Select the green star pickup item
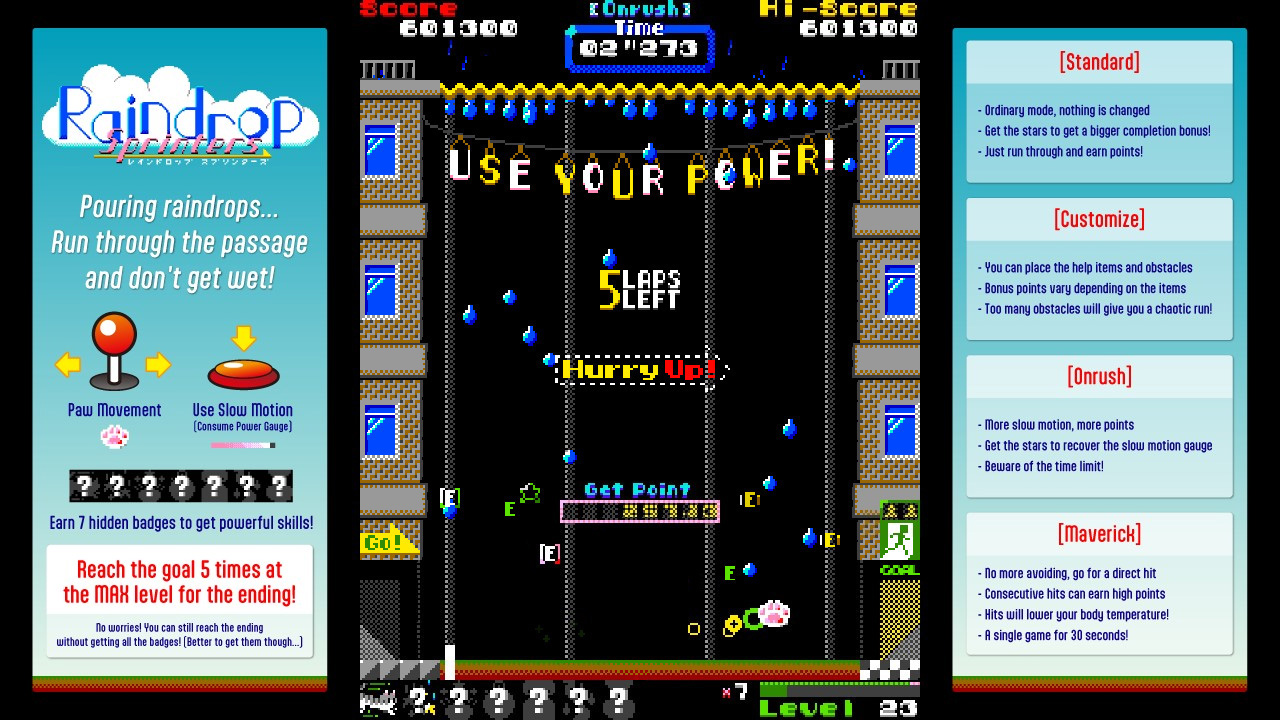Screen dimensions: 1280x720 528,492
